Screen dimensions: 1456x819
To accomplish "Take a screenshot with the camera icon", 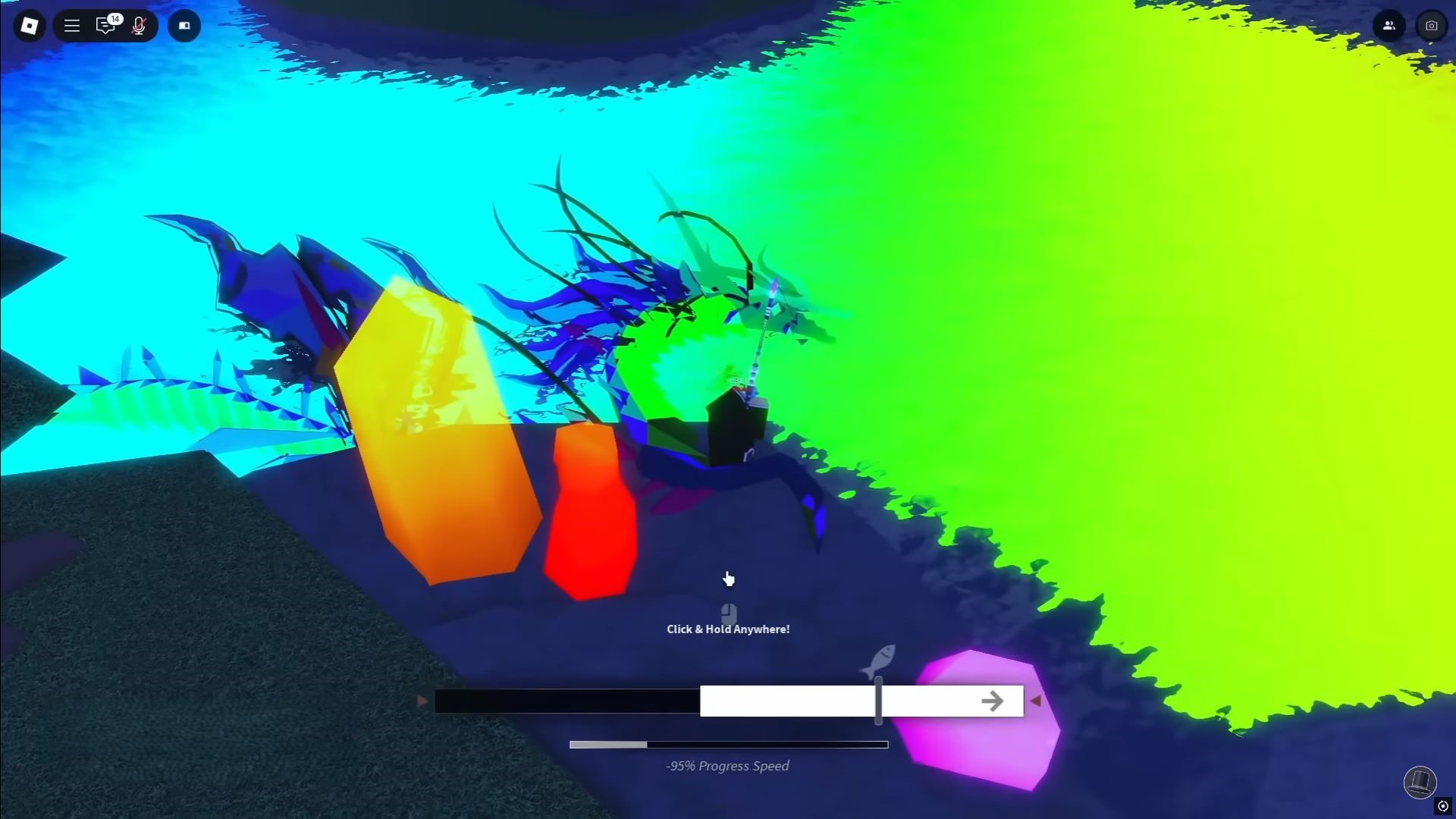I will click(1432, 25).
